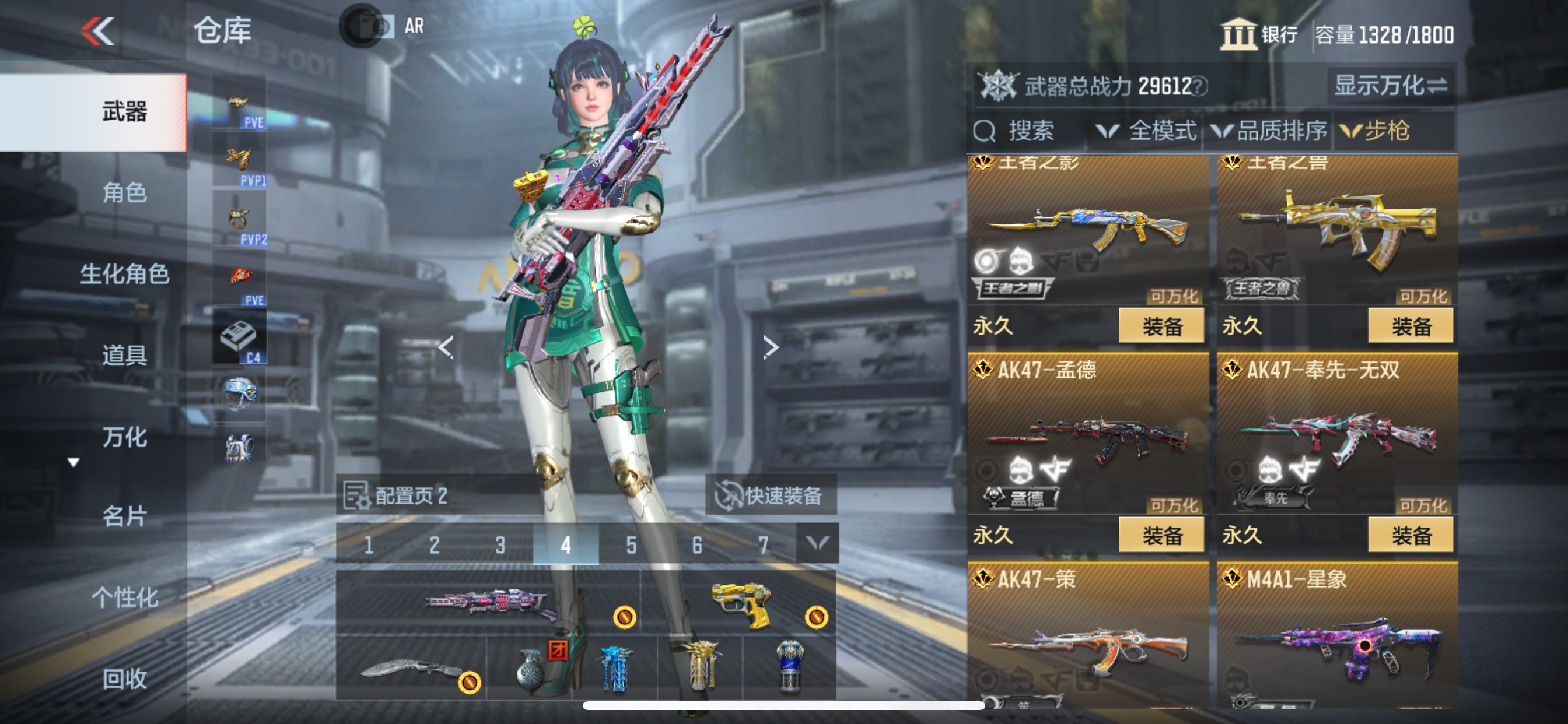This screenshot has height=724, width=1568.
Task: Activate the 快速装备 quick equip button
Action: coord(771,495)
